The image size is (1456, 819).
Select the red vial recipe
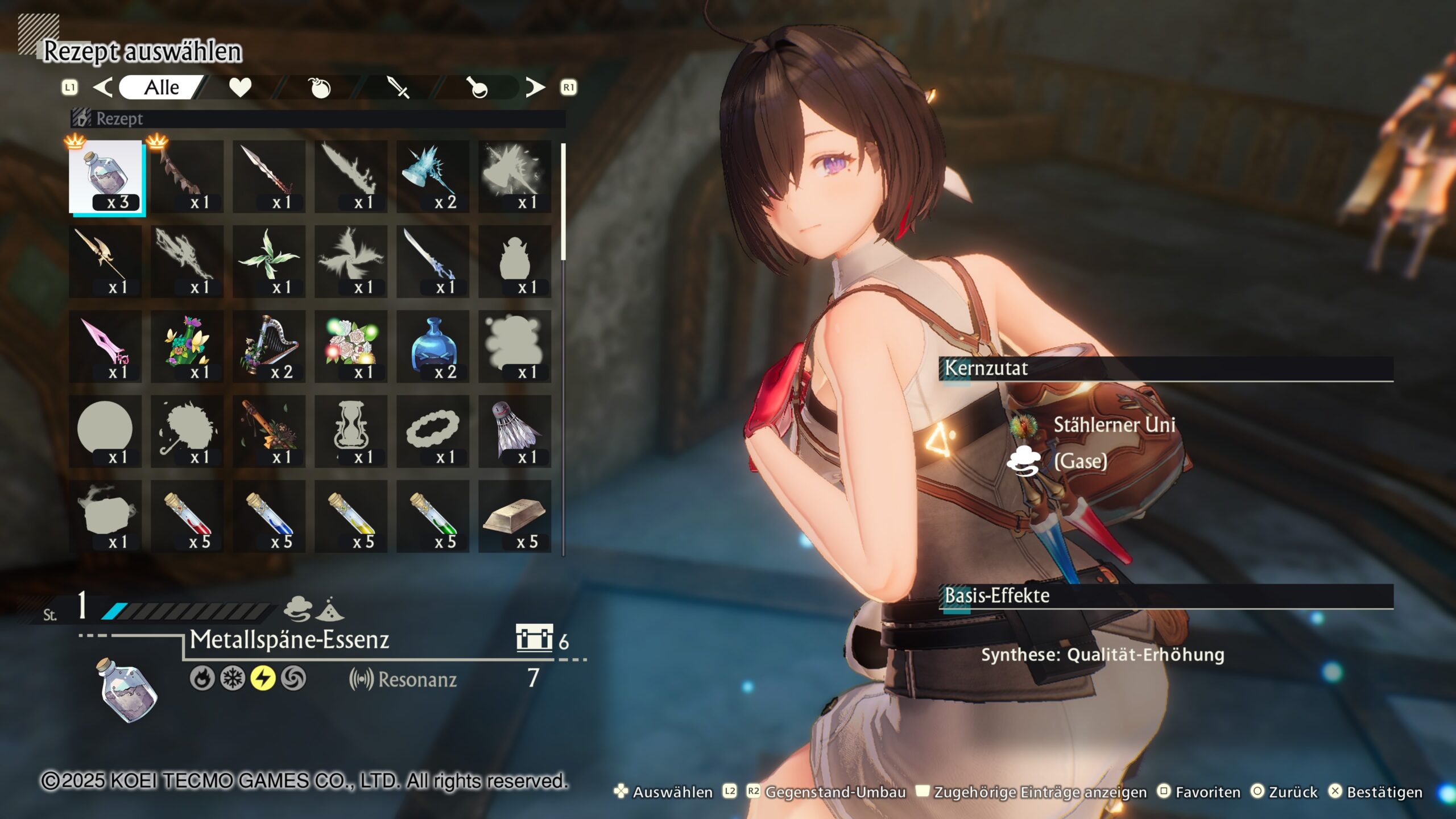tap(187, 516)
